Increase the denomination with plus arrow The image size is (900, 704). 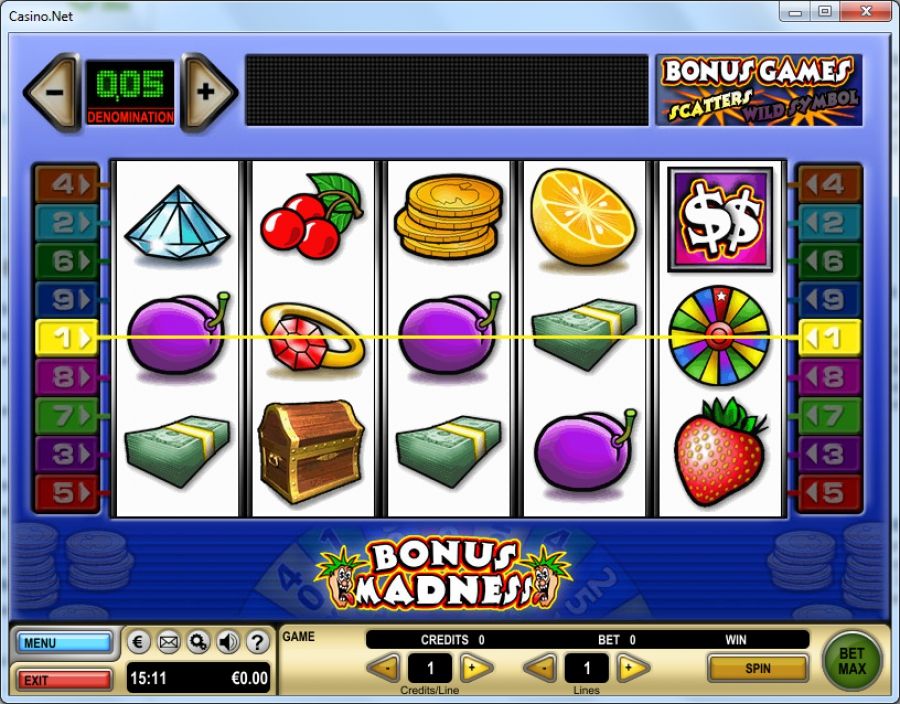pos(208,92)
